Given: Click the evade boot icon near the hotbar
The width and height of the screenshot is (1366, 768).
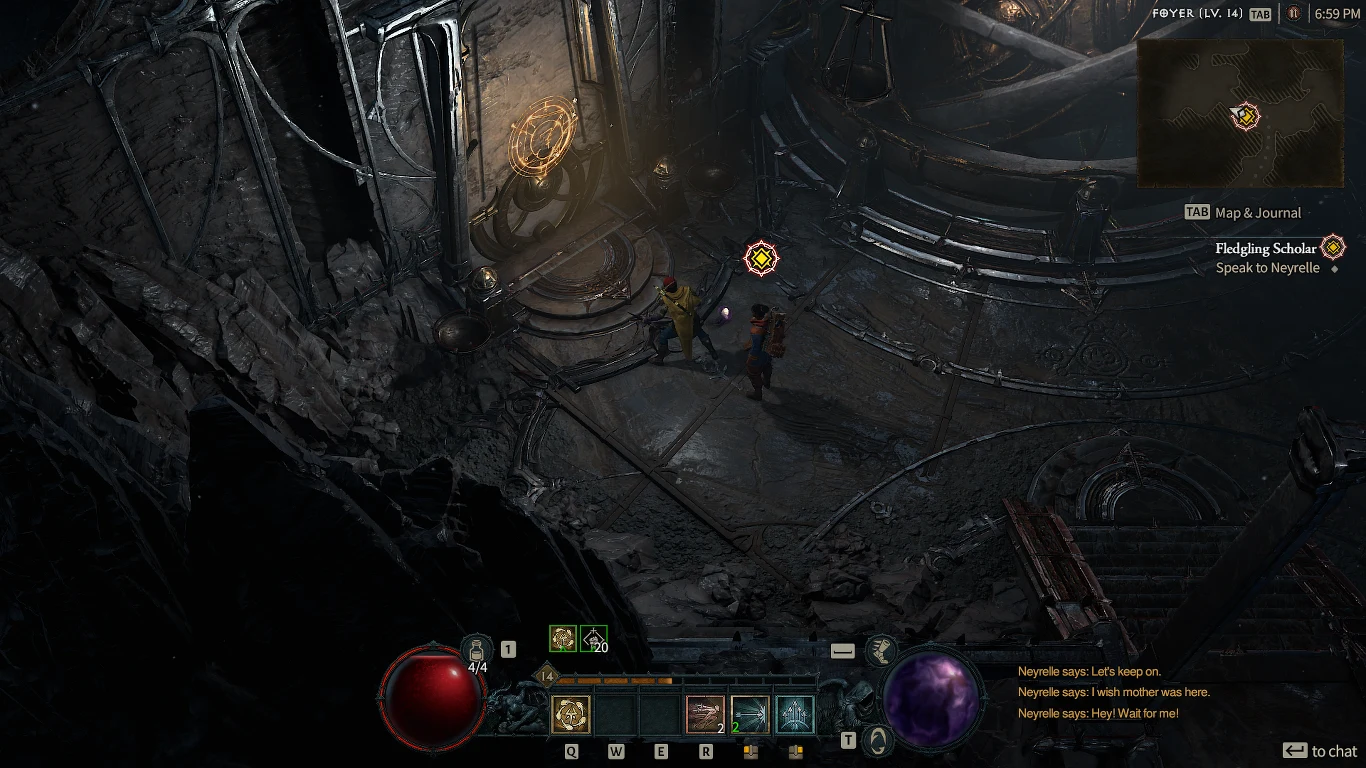Looking at the screenshot, I should pos(884,650).
